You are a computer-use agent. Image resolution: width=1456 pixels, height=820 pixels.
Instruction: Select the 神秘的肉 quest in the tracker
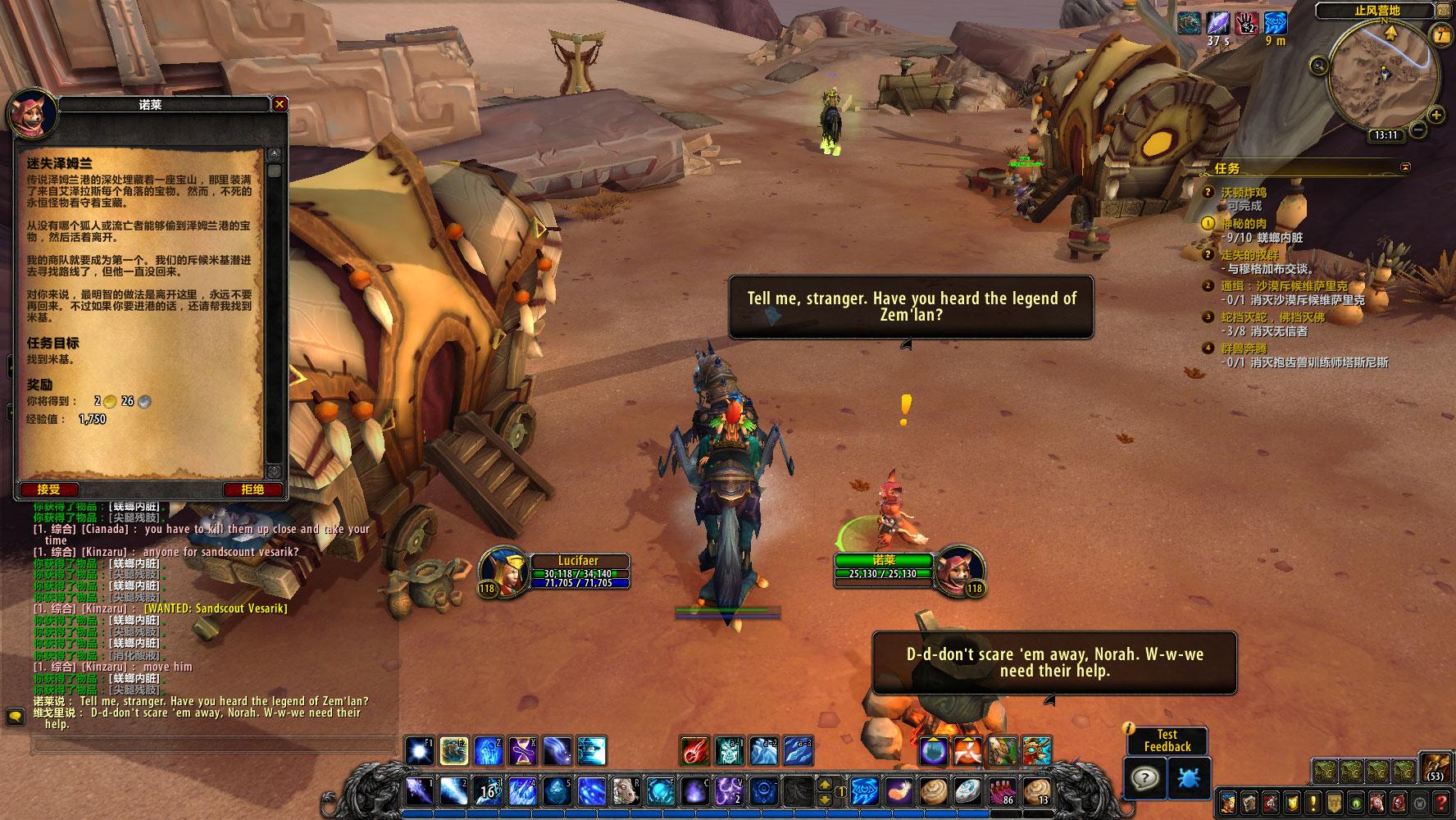1244,223
